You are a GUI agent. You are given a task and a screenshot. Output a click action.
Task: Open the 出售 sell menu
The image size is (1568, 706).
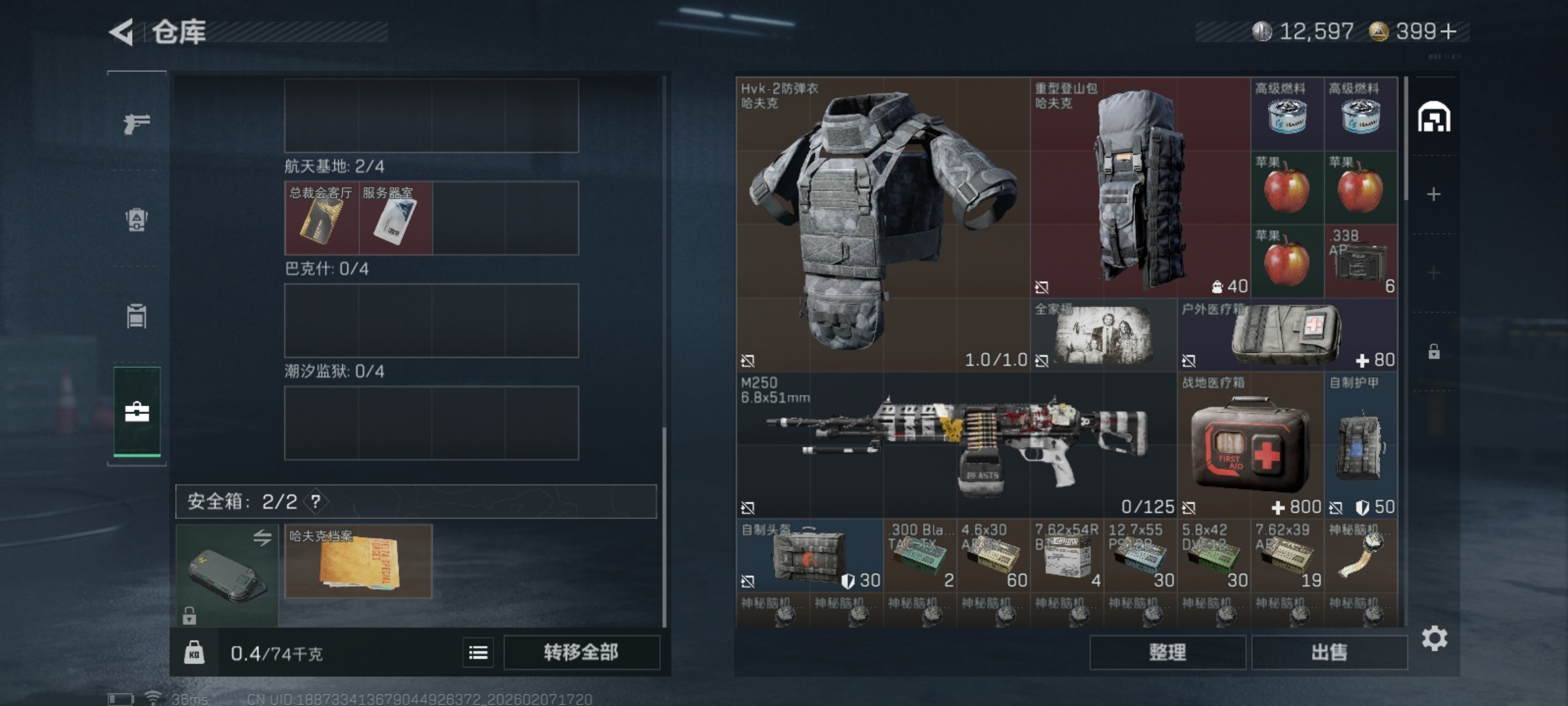(x=1329, y=652)
